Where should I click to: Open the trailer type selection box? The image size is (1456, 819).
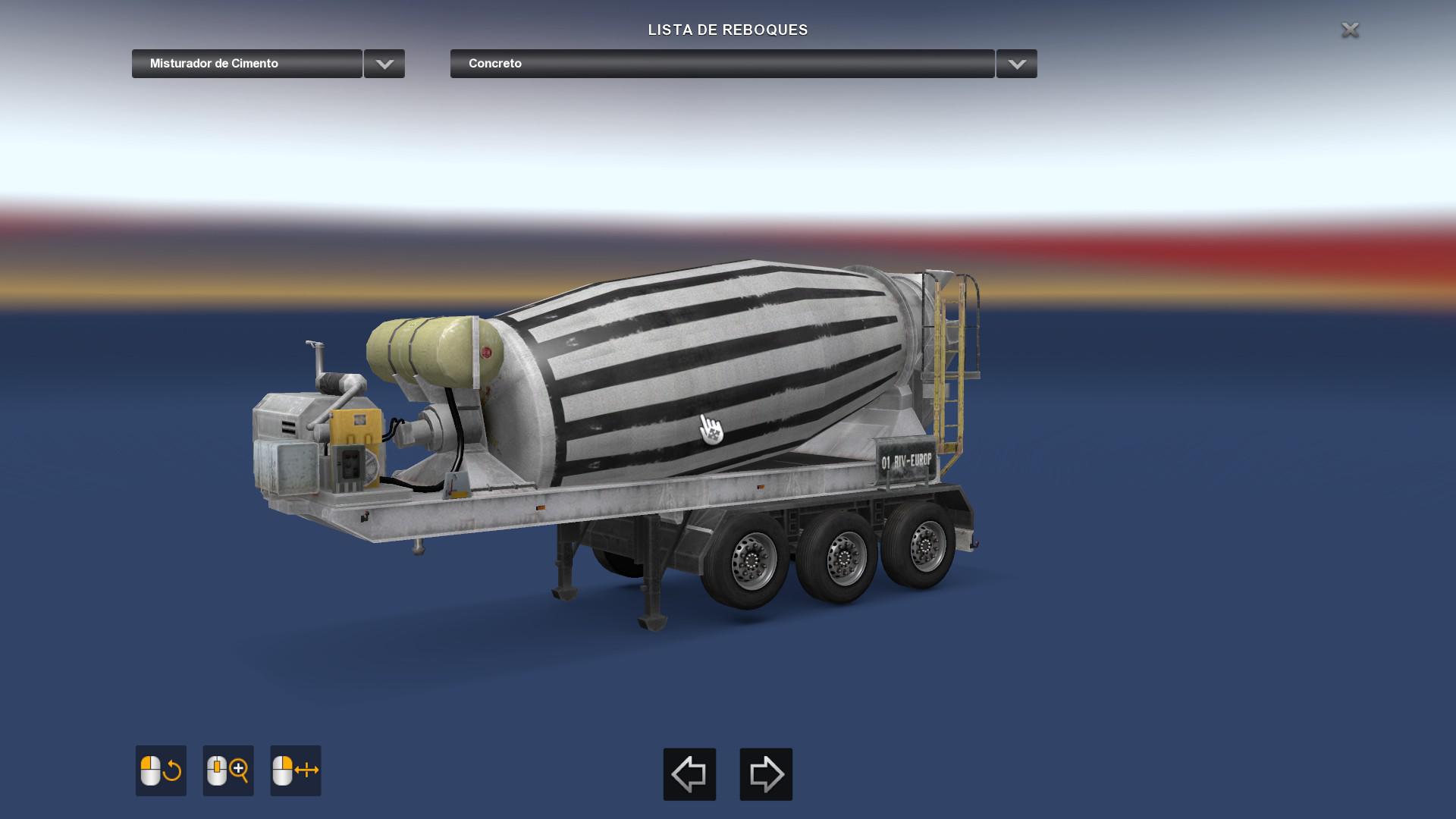246,64
